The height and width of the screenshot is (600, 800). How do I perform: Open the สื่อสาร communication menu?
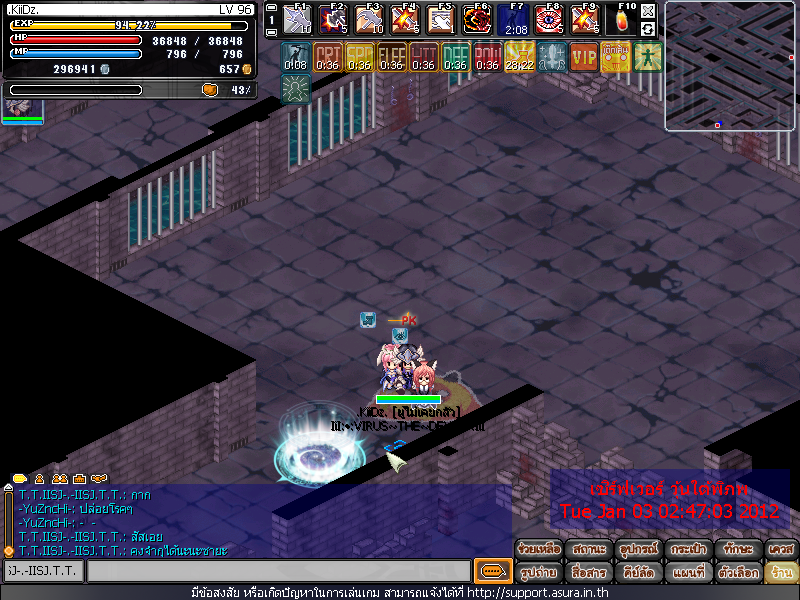pos(589,573)
